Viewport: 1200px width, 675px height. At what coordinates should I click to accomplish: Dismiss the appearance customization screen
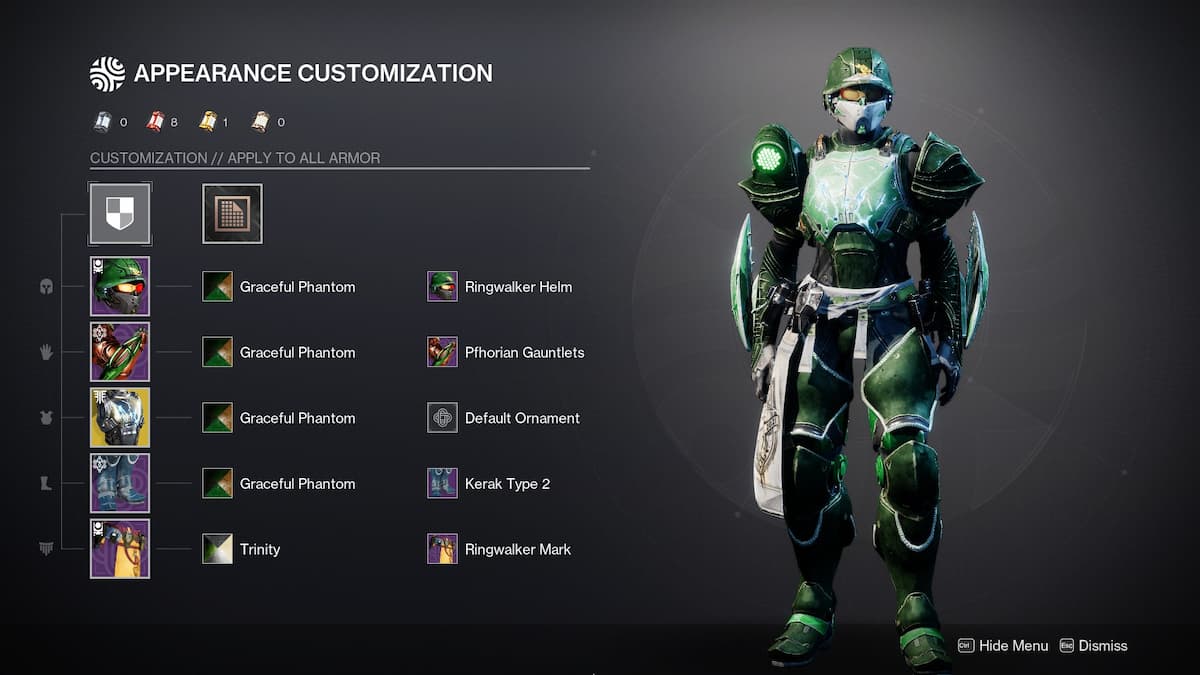1093,646
